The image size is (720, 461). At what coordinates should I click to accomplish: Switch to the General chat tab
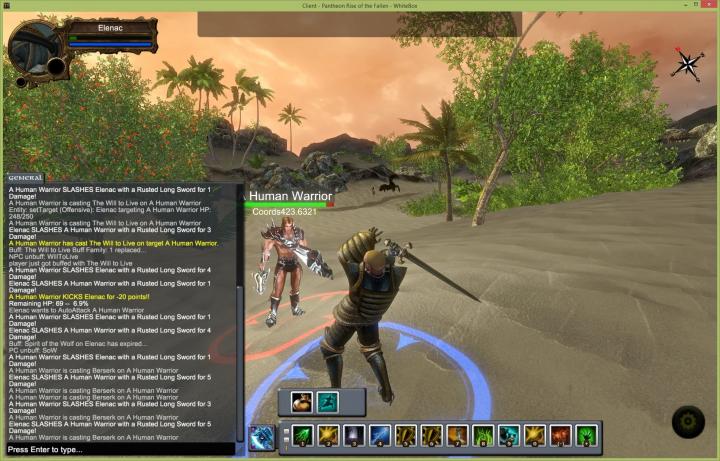click(25, 177)
